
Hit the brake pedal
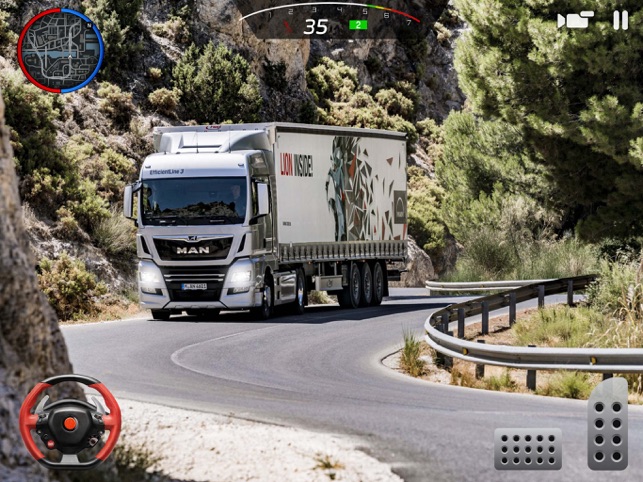(x=527, y=448)
